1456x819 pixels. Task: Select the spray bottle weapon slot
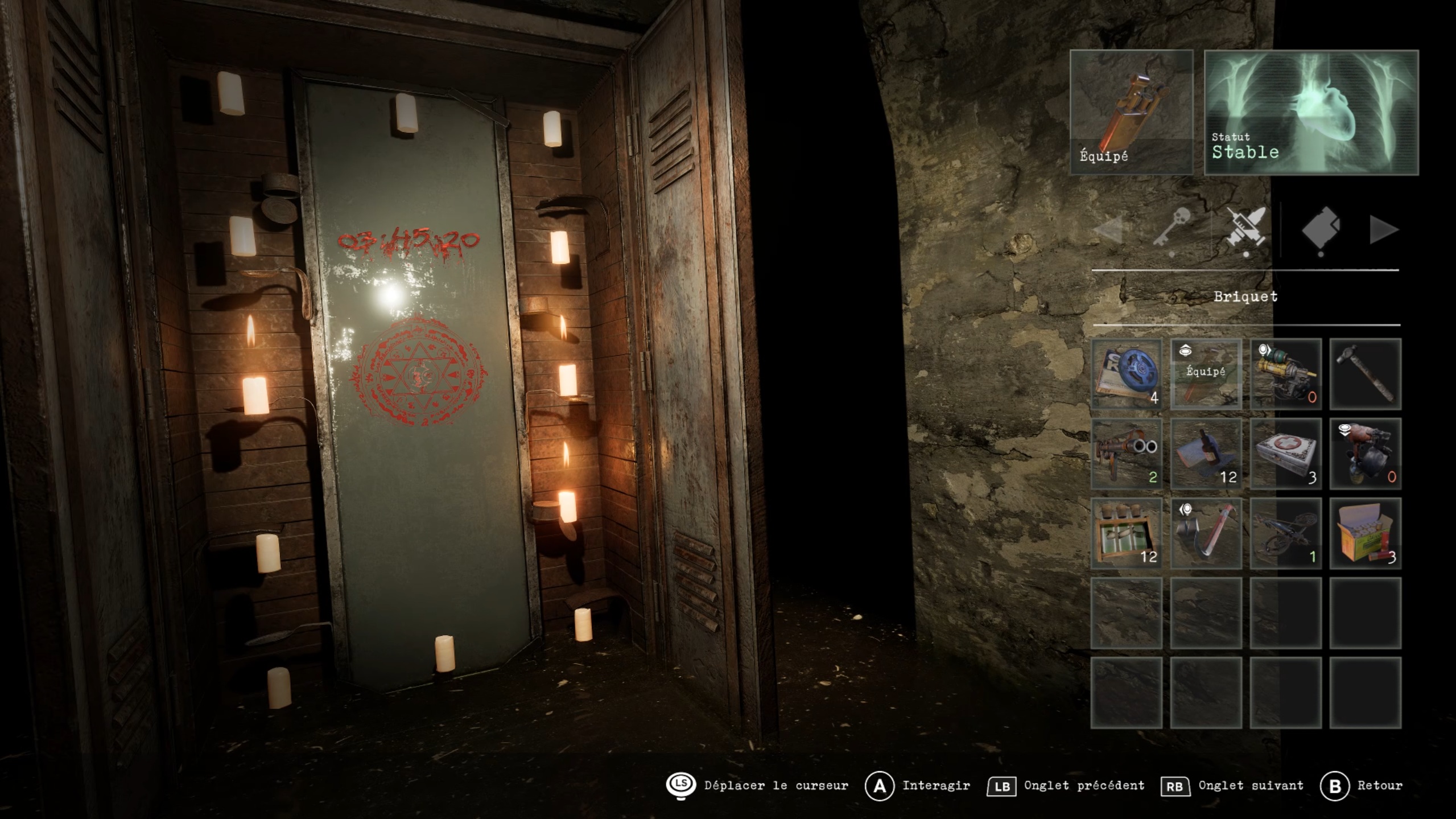pos(1365,454)
